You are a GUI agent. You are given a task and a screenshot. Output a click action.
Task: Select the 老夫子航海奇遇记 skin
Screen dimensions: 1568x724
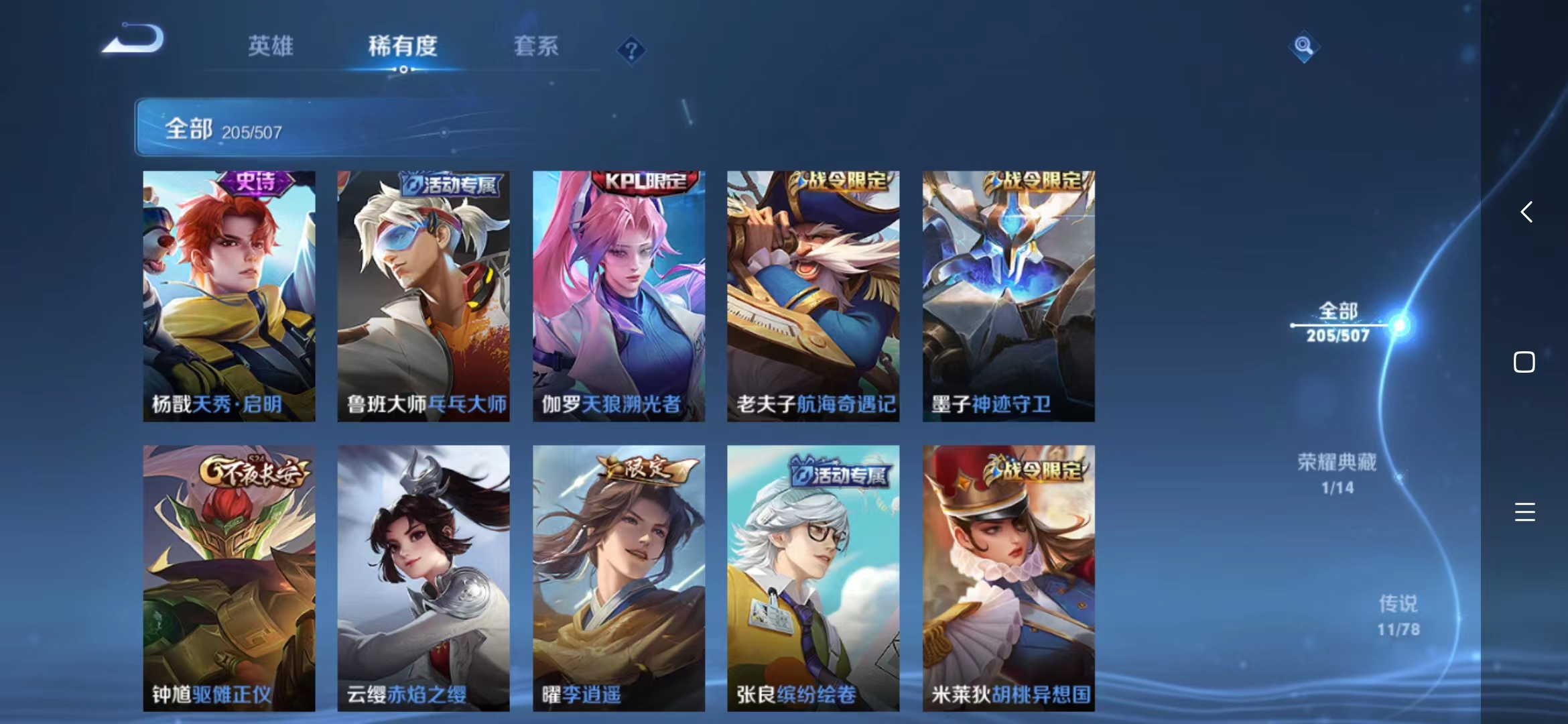(813, 295)
